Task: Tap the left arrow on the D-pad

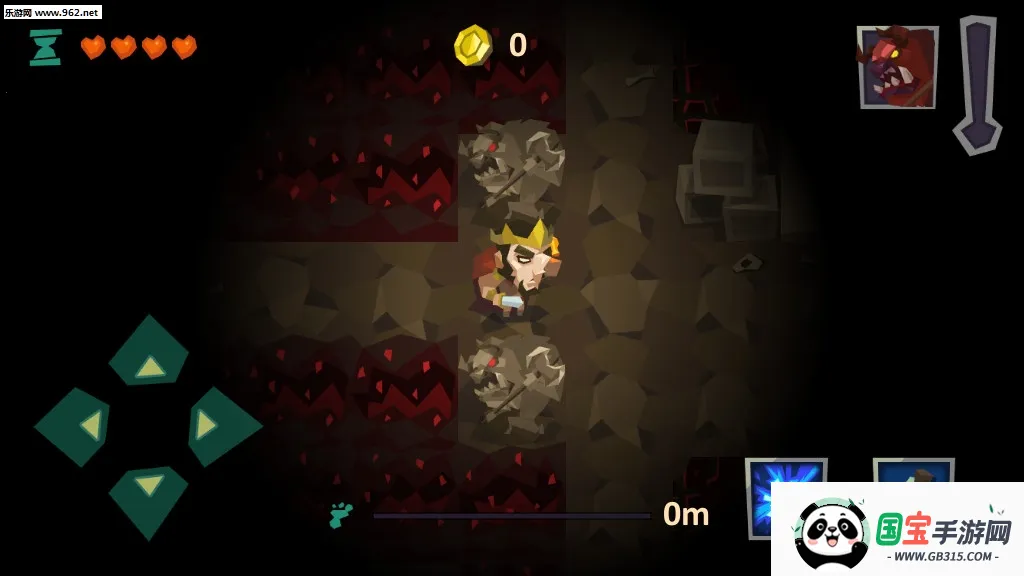Action: pyautogui.click(x=76, y=426)
